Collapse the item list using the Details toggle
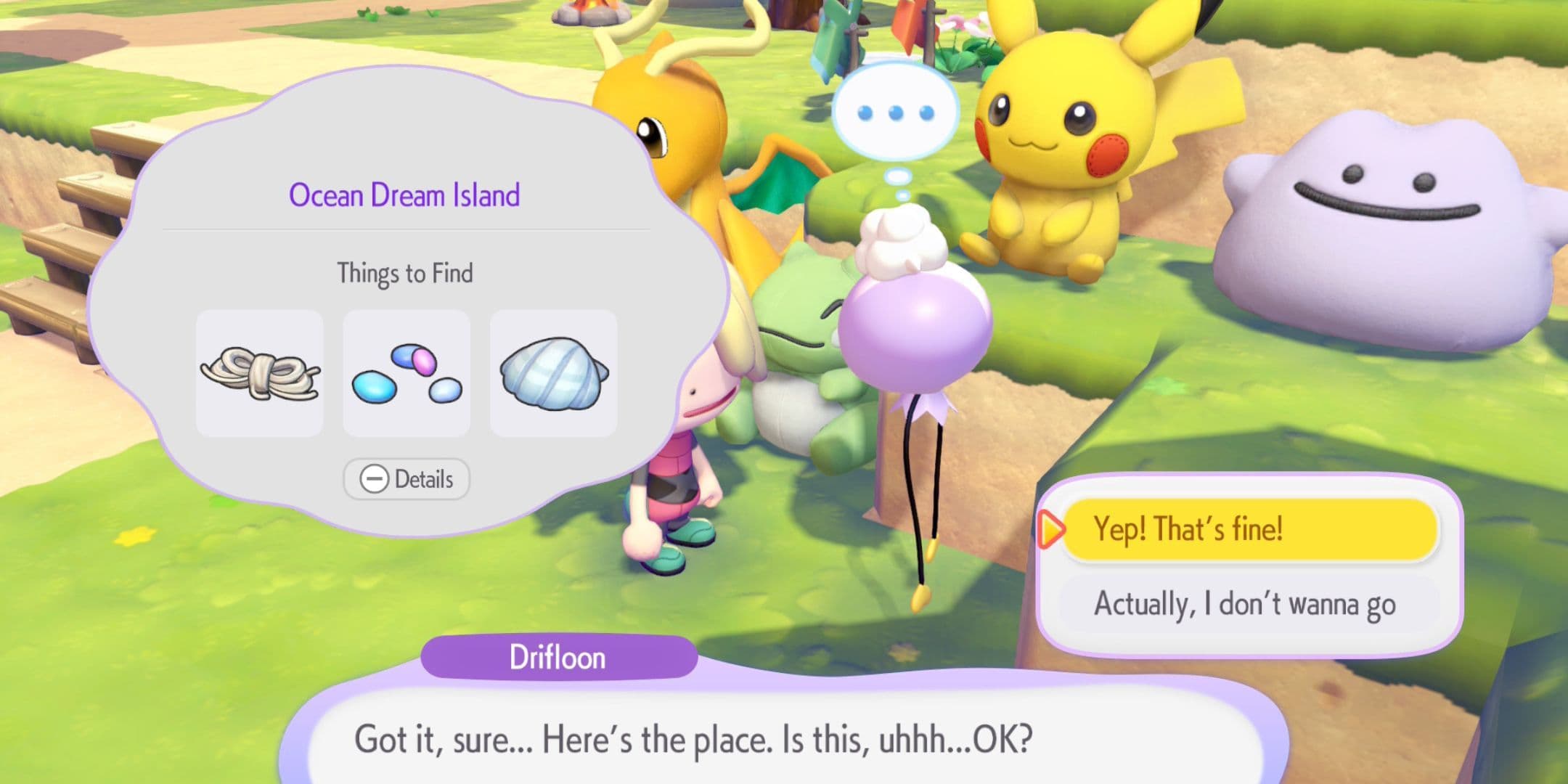Screen dimensions: 1568x784 407,479
